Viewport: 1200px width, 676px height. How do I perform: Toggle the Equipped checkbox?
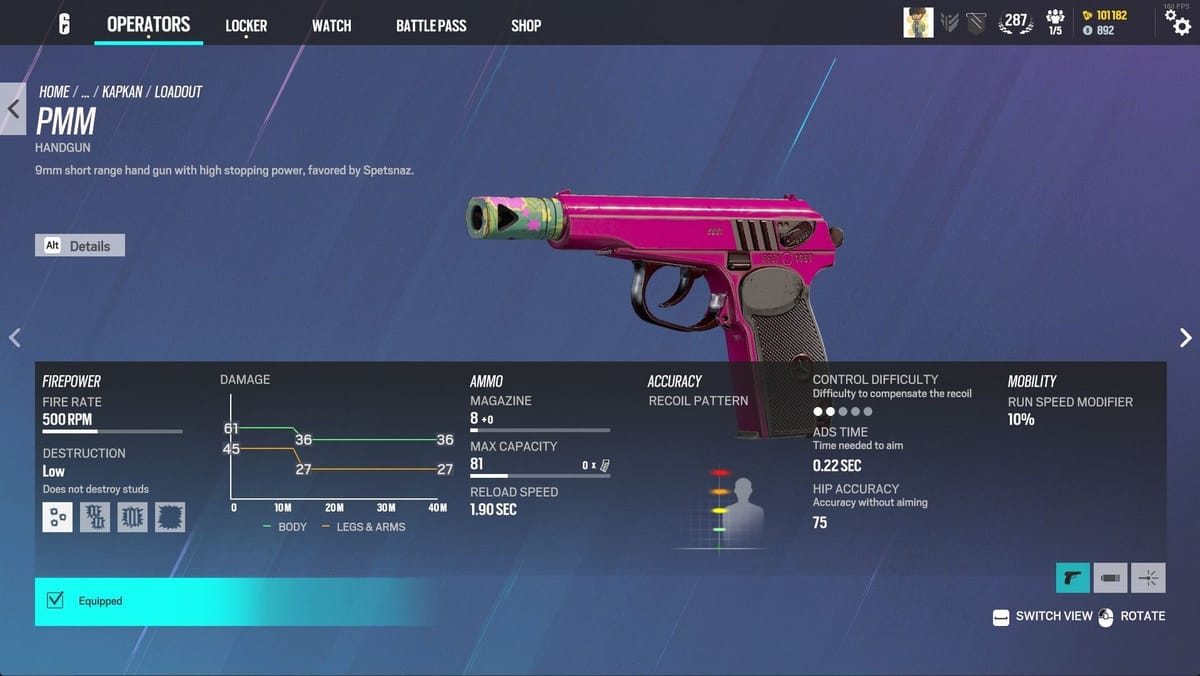pos(56,600)
